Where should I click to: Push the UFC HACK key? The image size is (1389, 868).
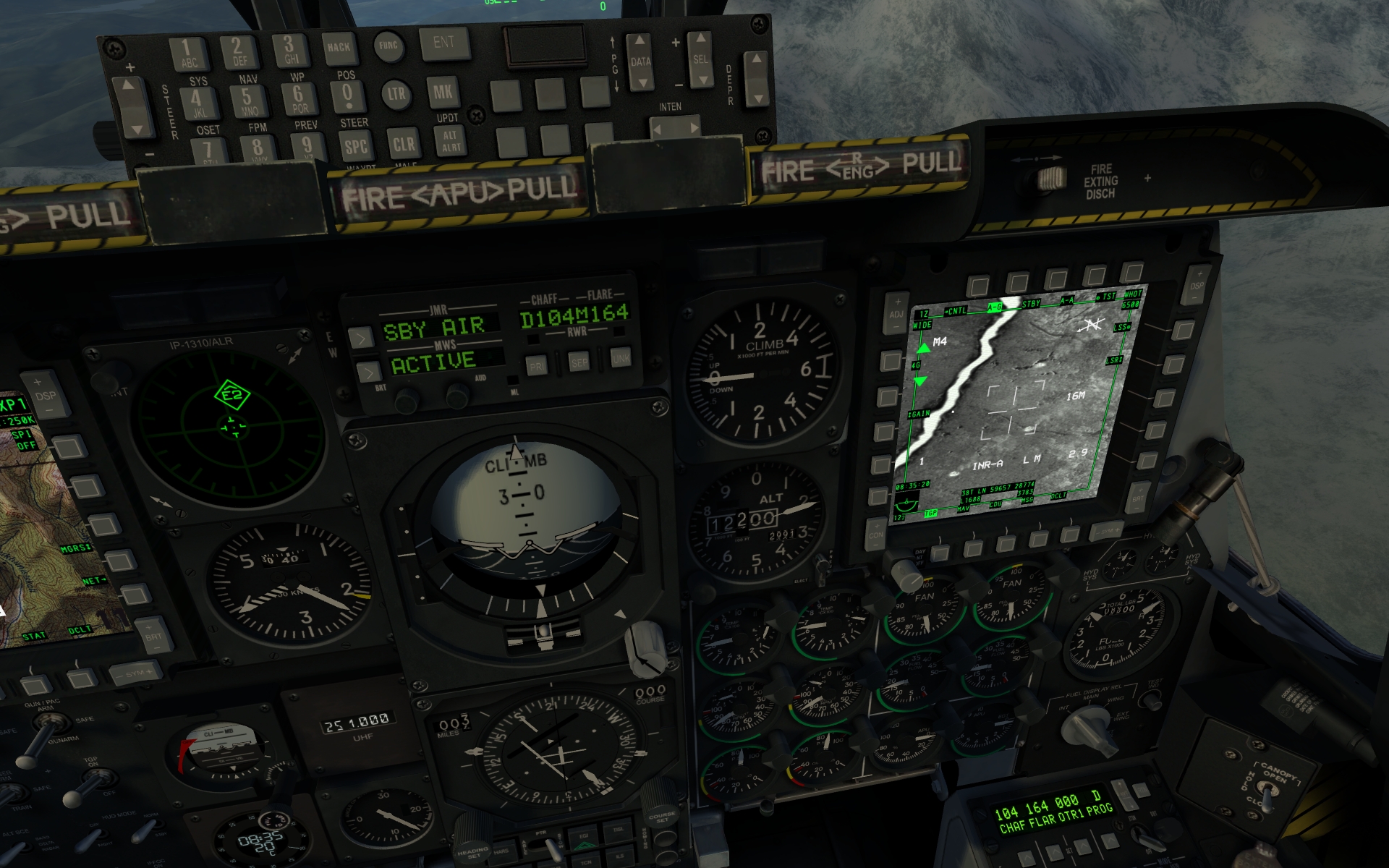[x=338, y=48]
